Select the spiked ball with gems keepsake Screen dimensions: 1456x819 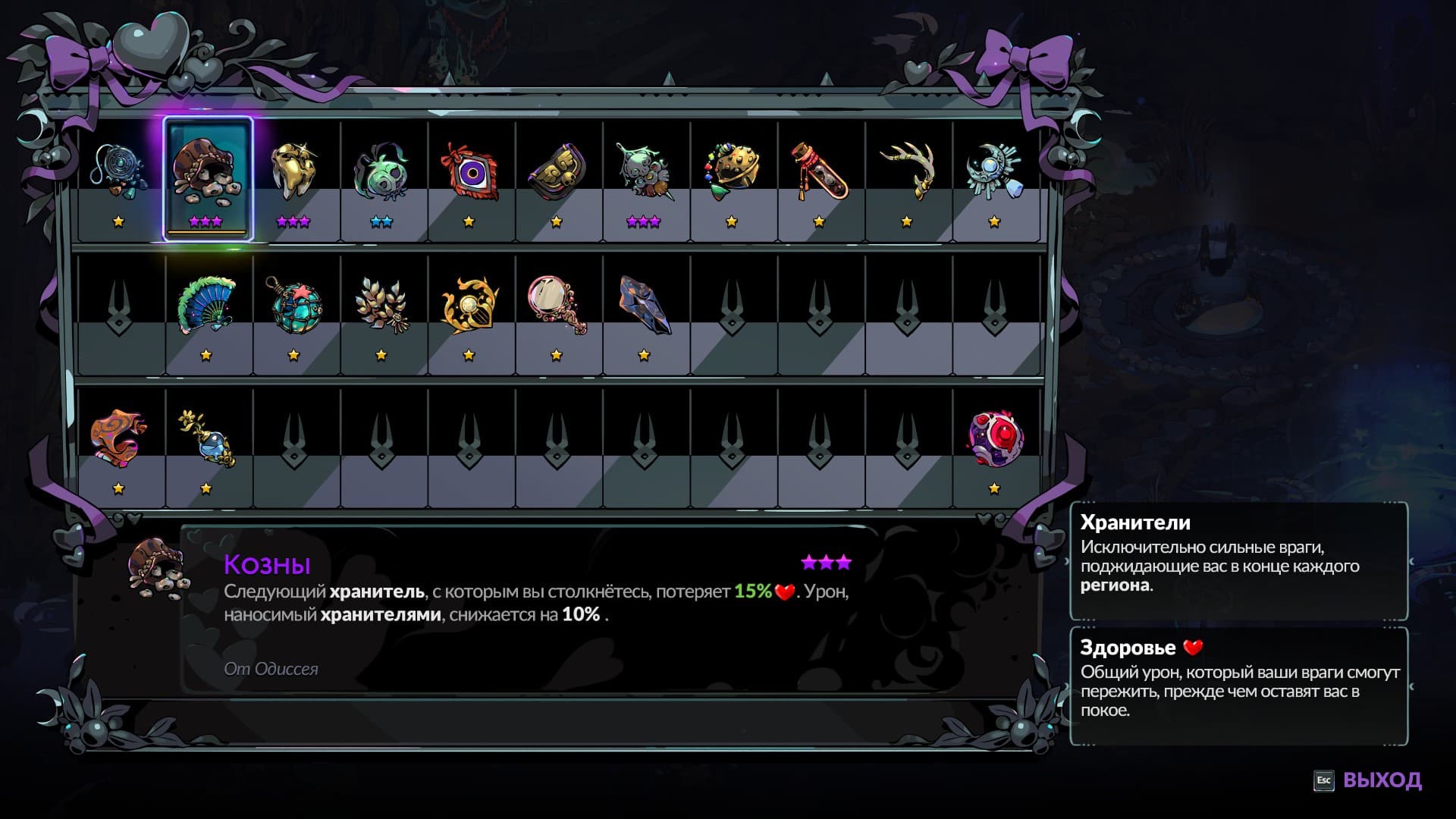[x=730, y=168]
